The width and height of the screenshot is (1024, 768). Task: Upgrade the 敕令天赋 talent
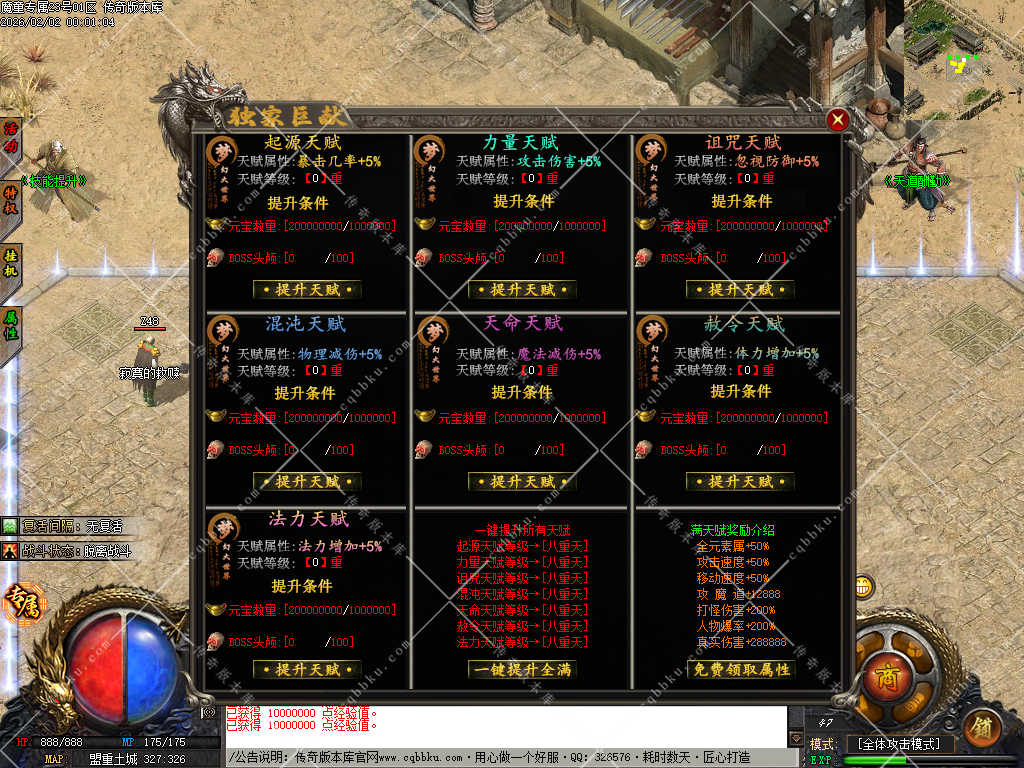[740, 482]
